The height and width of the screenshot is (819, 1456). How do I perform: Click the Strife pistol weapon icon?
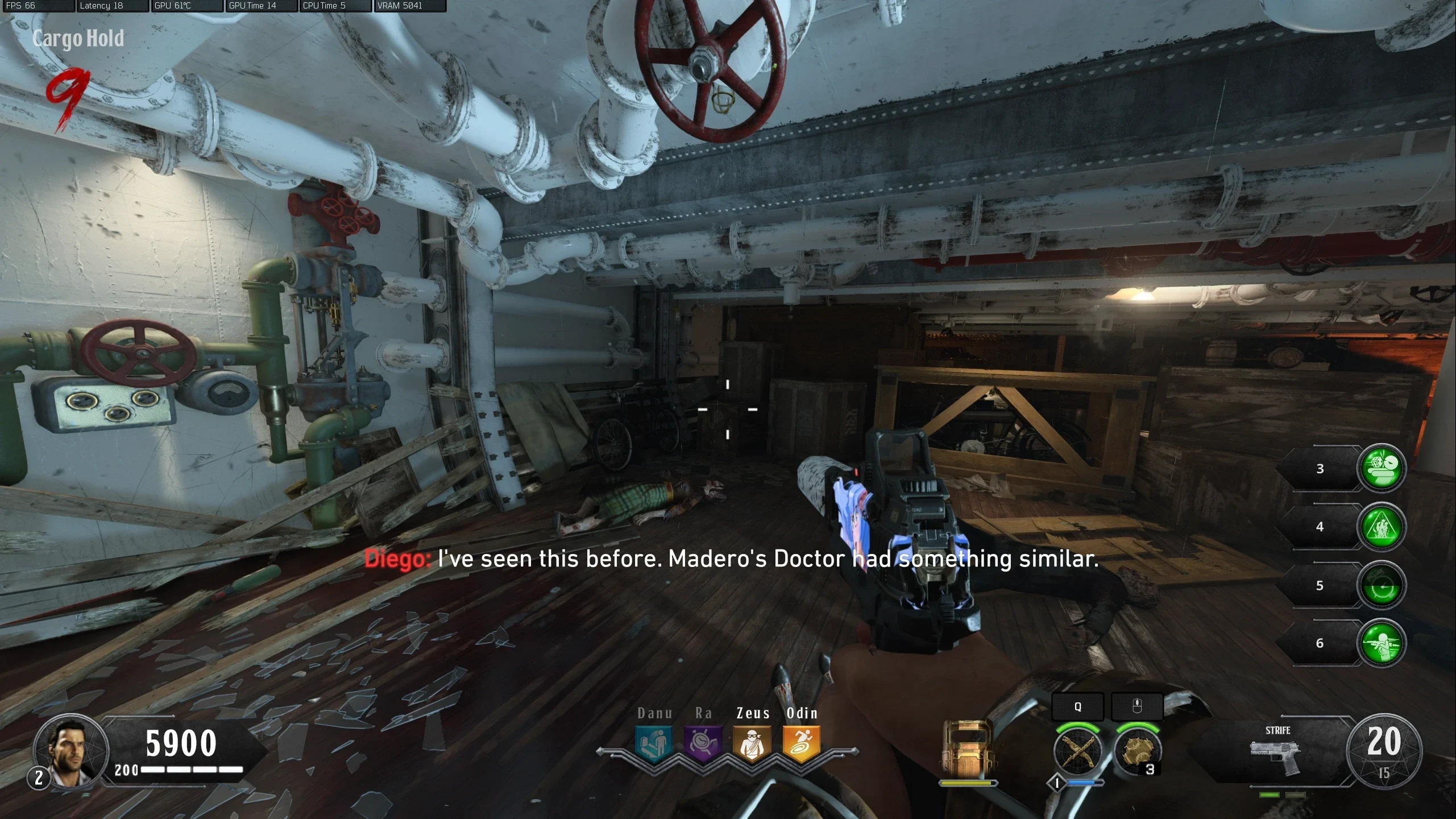(1276, 755)
